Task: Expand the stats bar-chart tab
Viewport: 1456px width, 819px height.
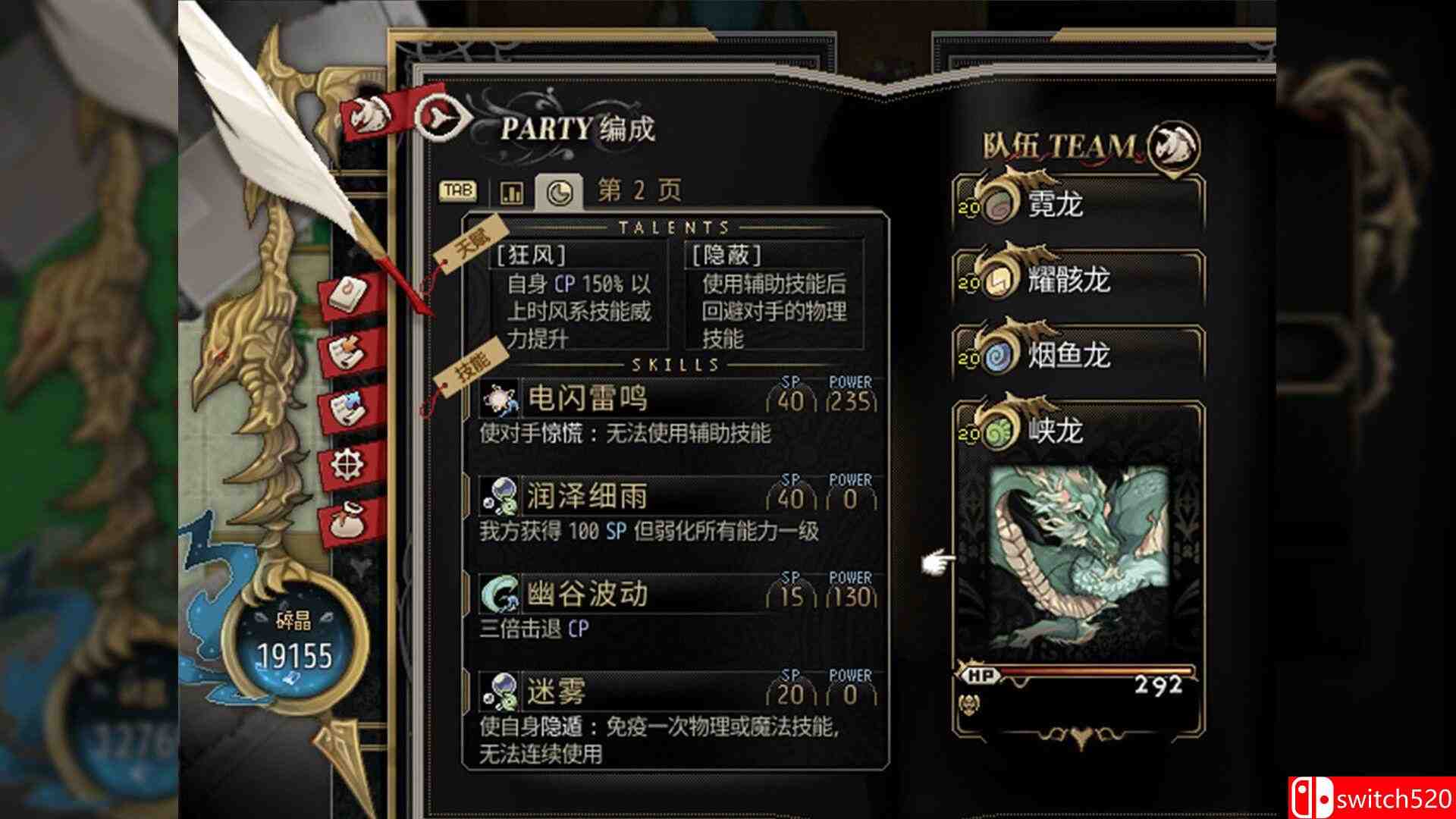Action: point(513,192)
